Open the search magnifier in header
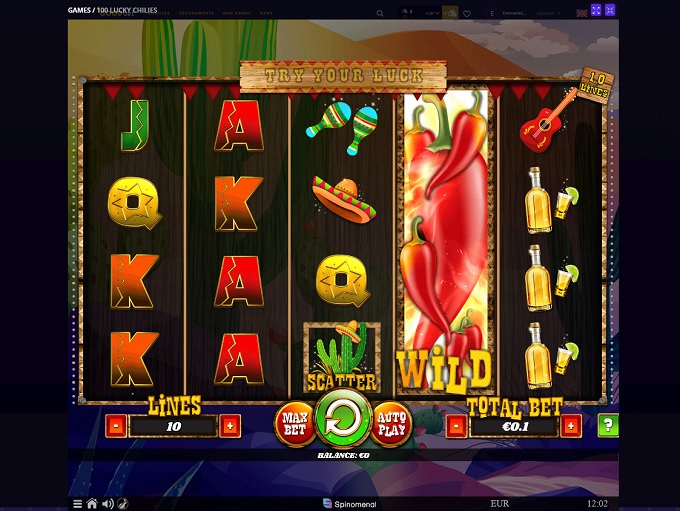 coord(380,13)
